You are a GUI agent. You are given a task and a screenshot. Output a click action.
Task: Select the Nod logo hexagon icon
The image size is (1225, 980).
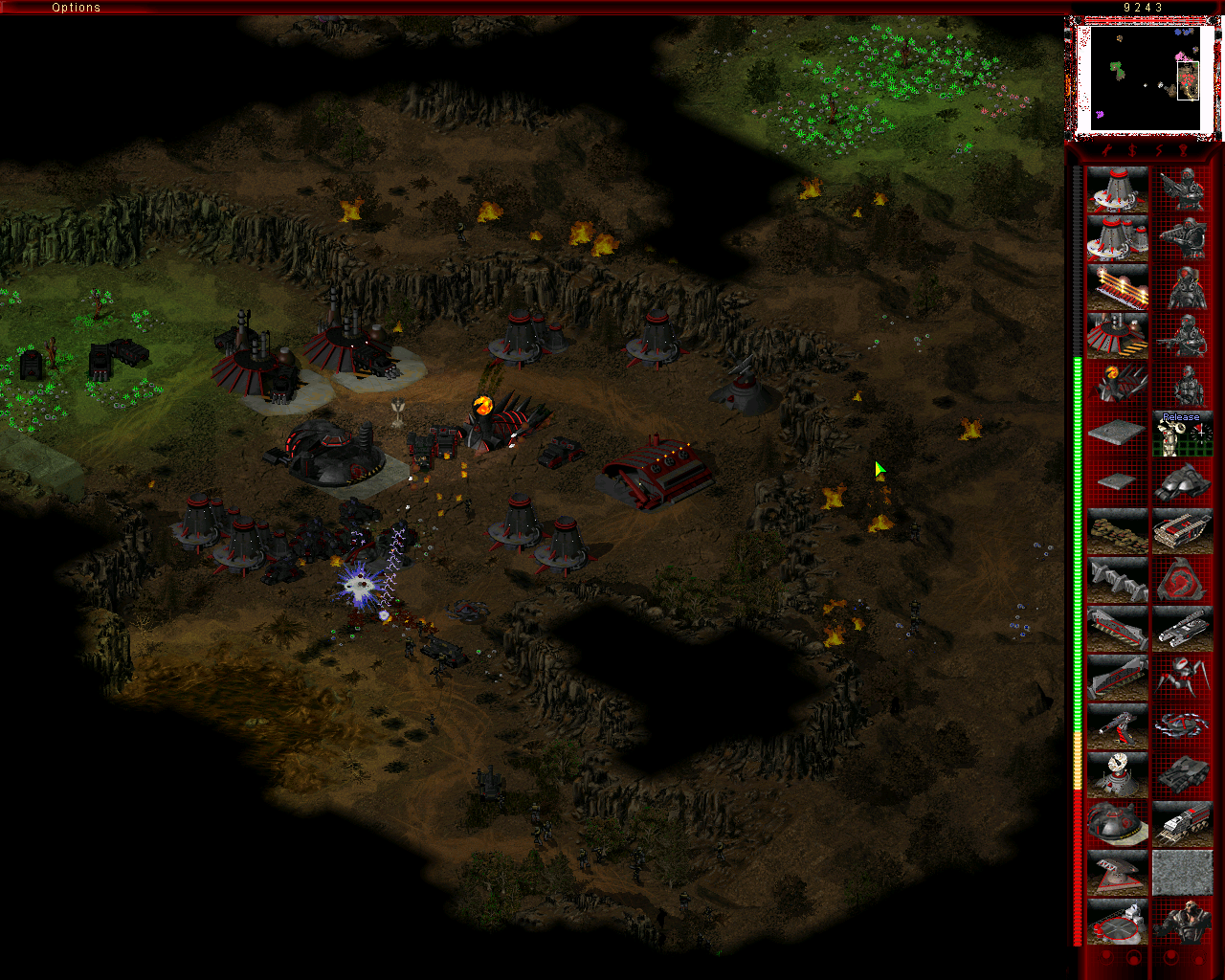click(1182, 580)
